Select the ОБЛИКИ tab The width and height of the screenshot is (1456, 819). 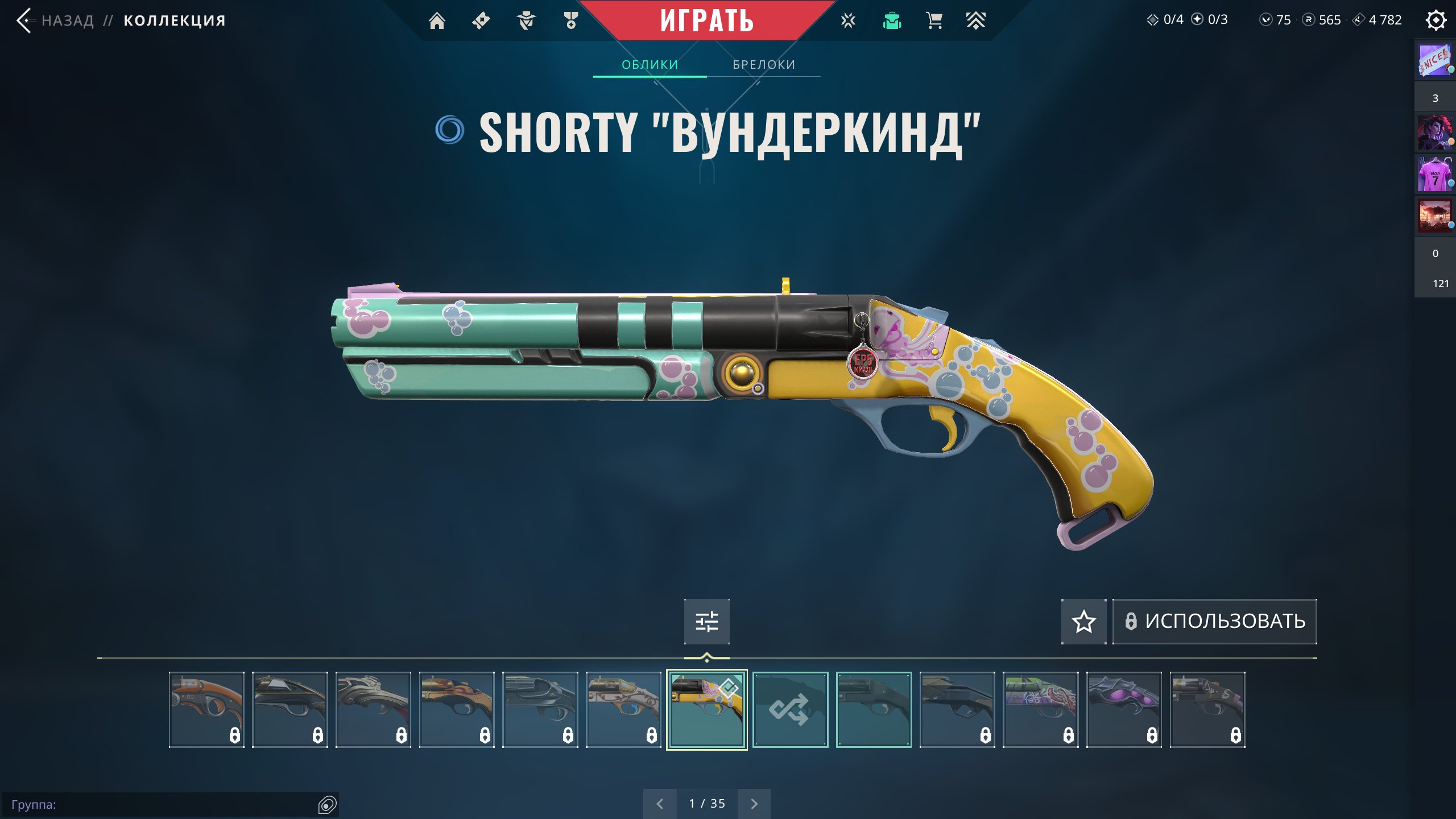(650, 65)
